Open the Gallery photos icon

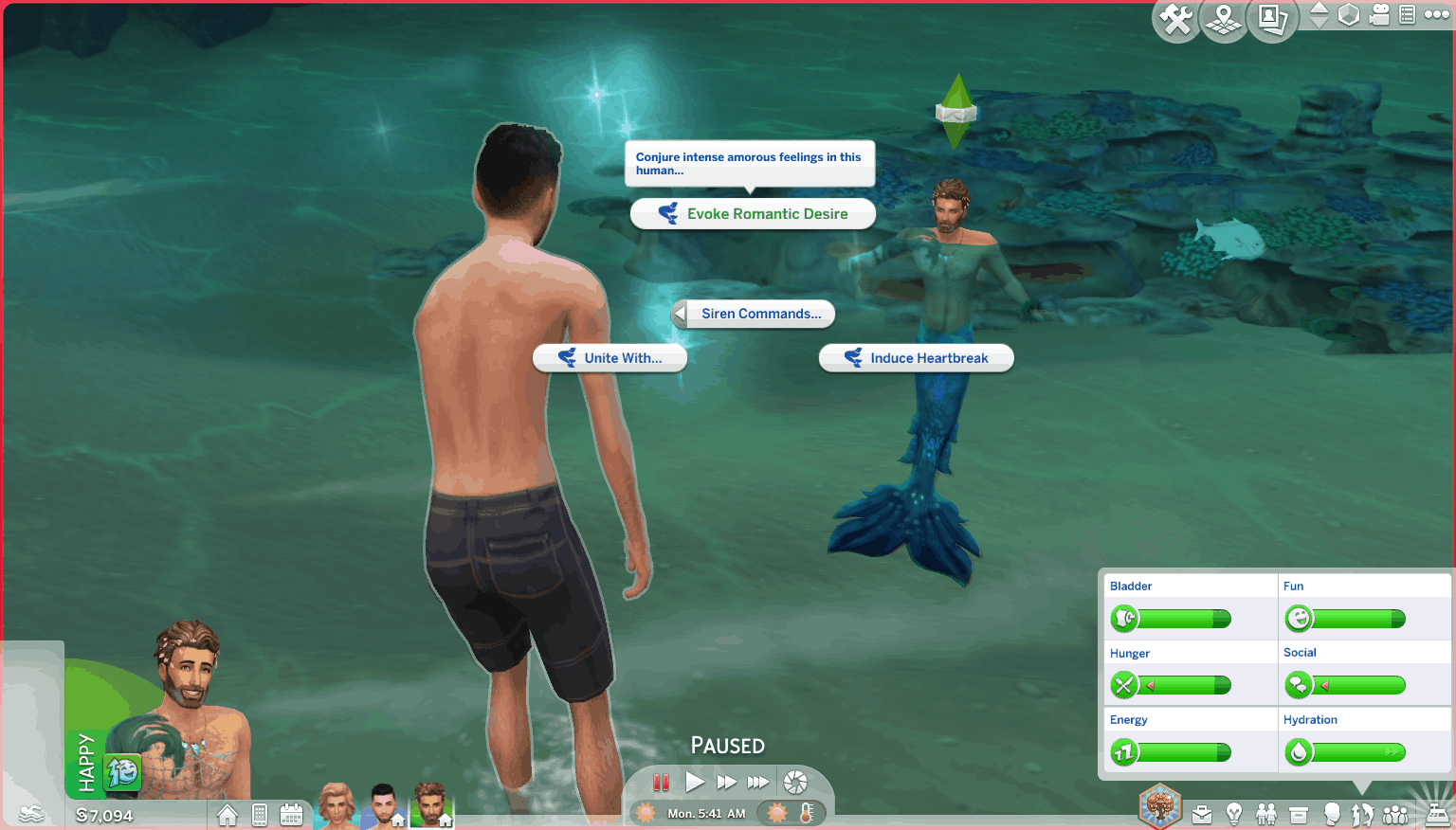tap(1271, 19)
